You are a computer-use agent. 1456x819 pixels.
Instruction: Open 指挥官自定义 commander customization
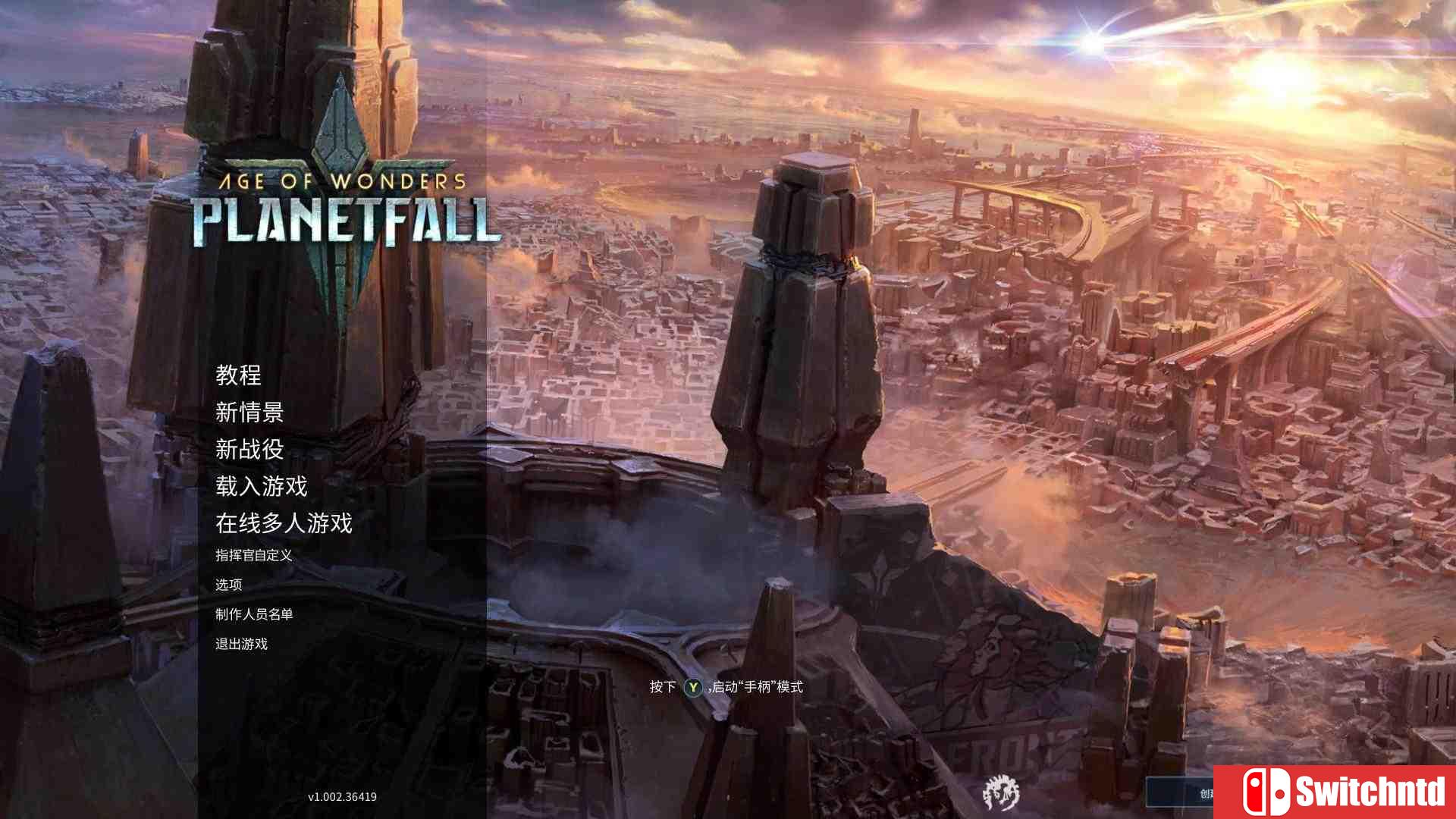[256, 555]
